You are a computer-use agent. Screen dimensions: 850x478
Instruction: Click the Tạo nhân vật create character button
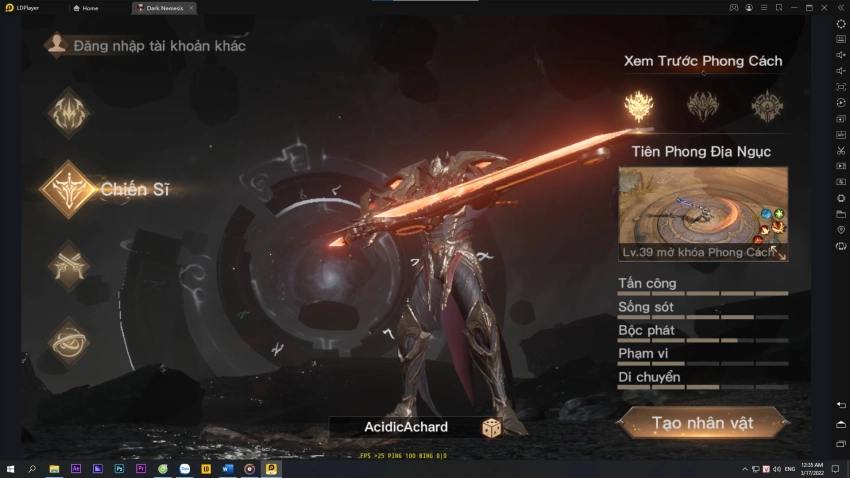point(702,423)
